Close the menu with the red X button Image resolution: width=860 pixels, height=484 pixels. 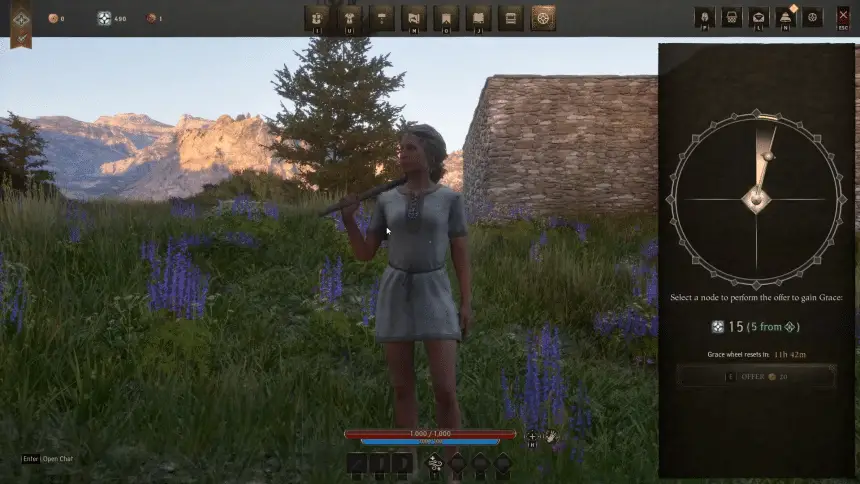click(x=842, y=18)
